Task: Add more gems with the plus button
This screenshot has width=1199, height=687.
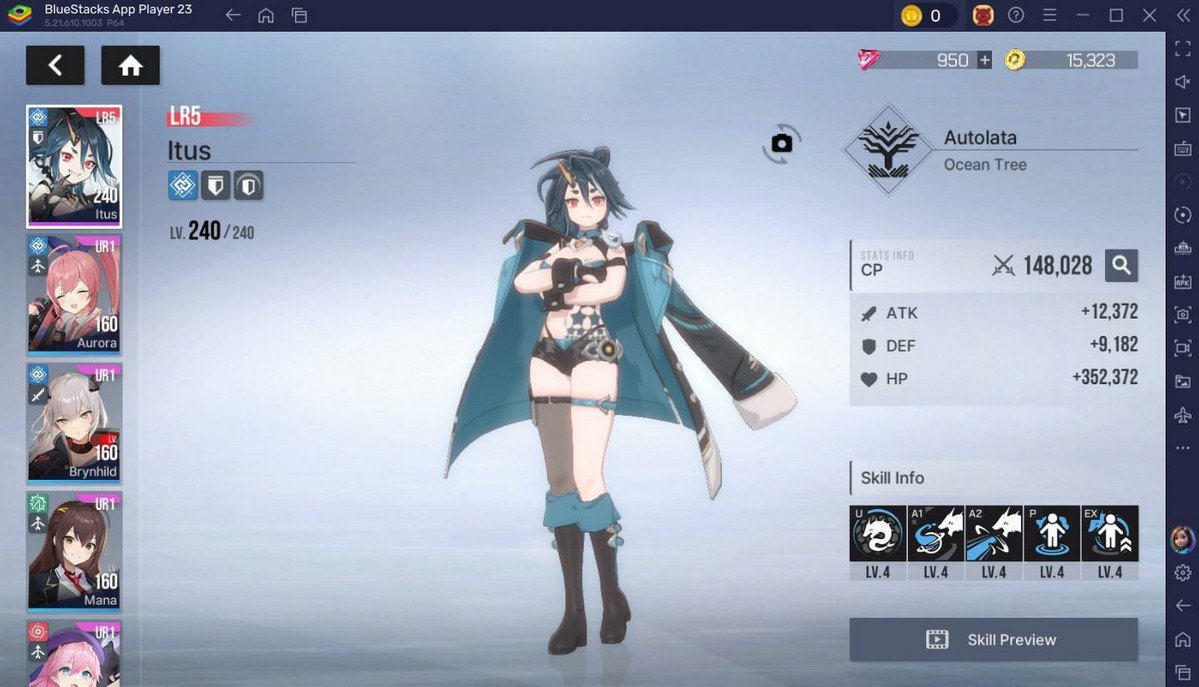Action: [985, 60]
